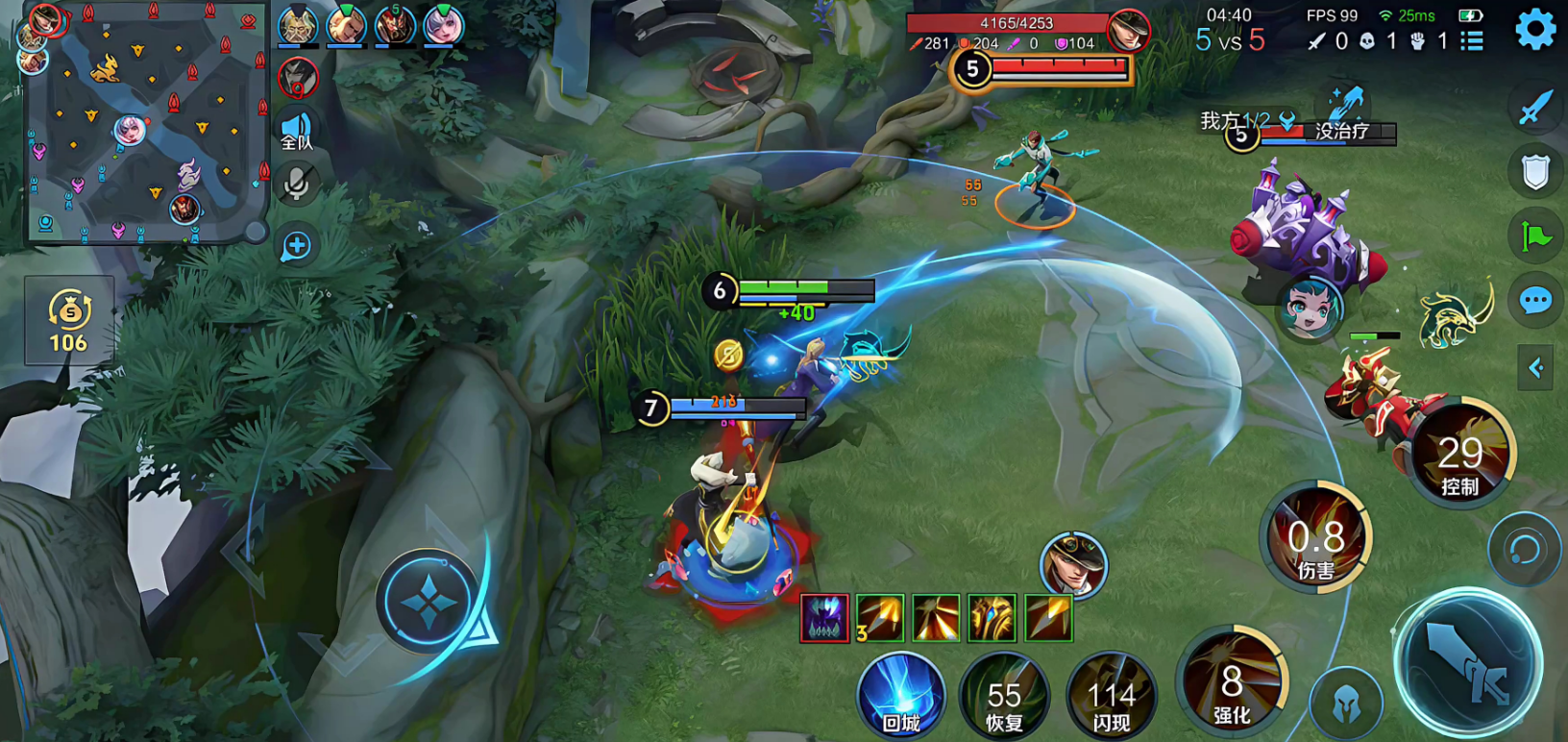The image size is (1568, 742).
Task: Open the scoreboard list icon
Action: tap(1471, 41)
